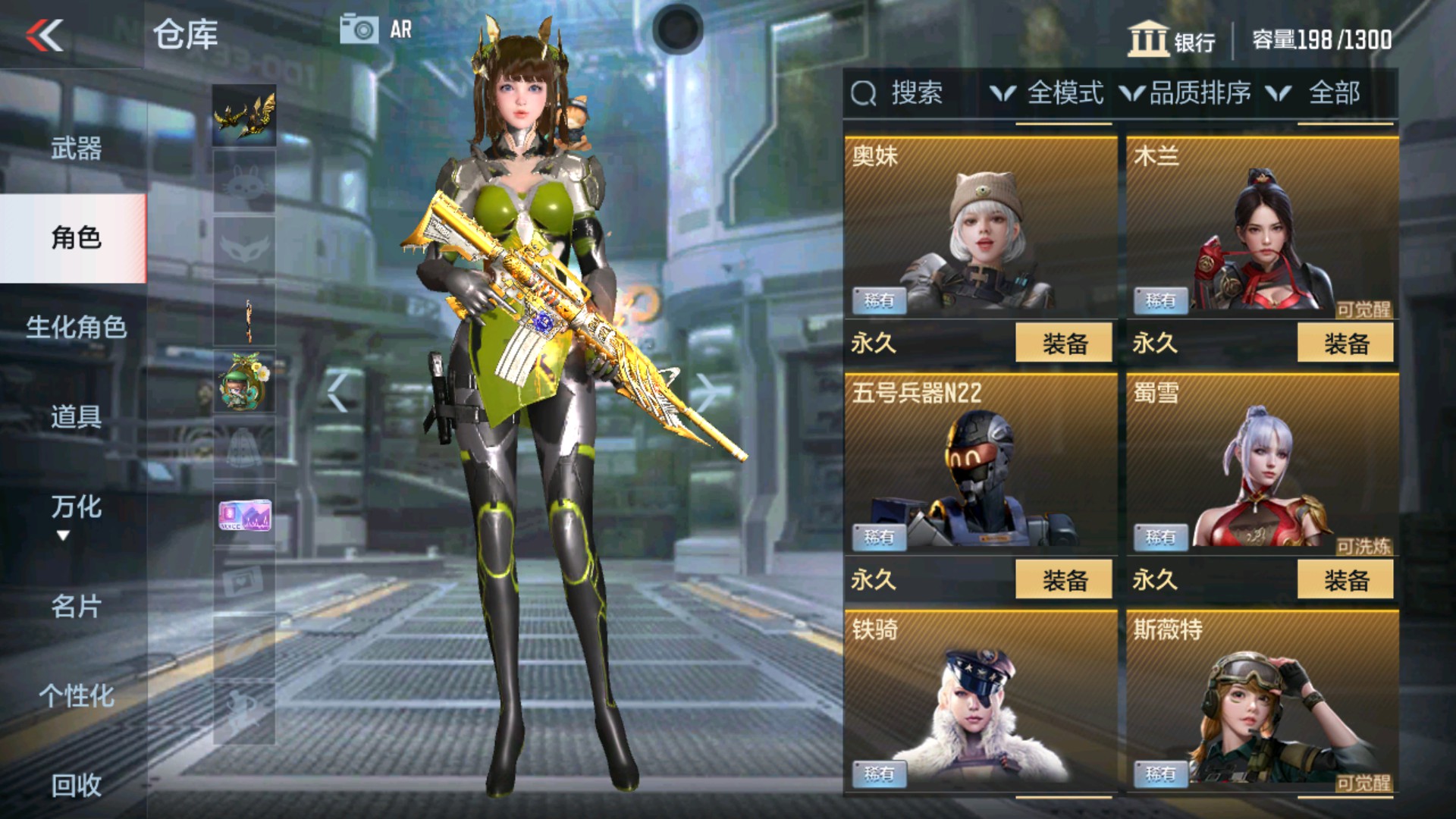Click 装备 to equip 五号兵器N22

(1065, 578)
